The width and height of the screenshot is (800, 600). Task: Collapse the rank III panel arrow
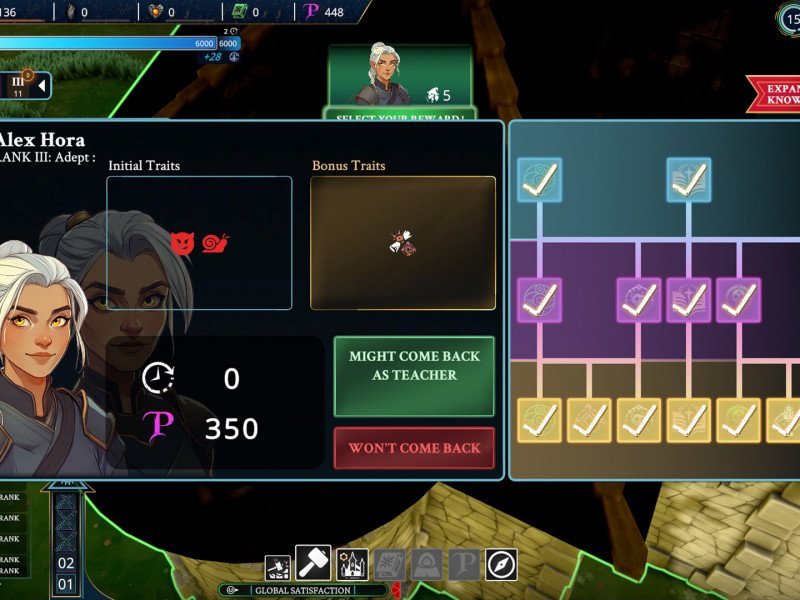[42, 87]
